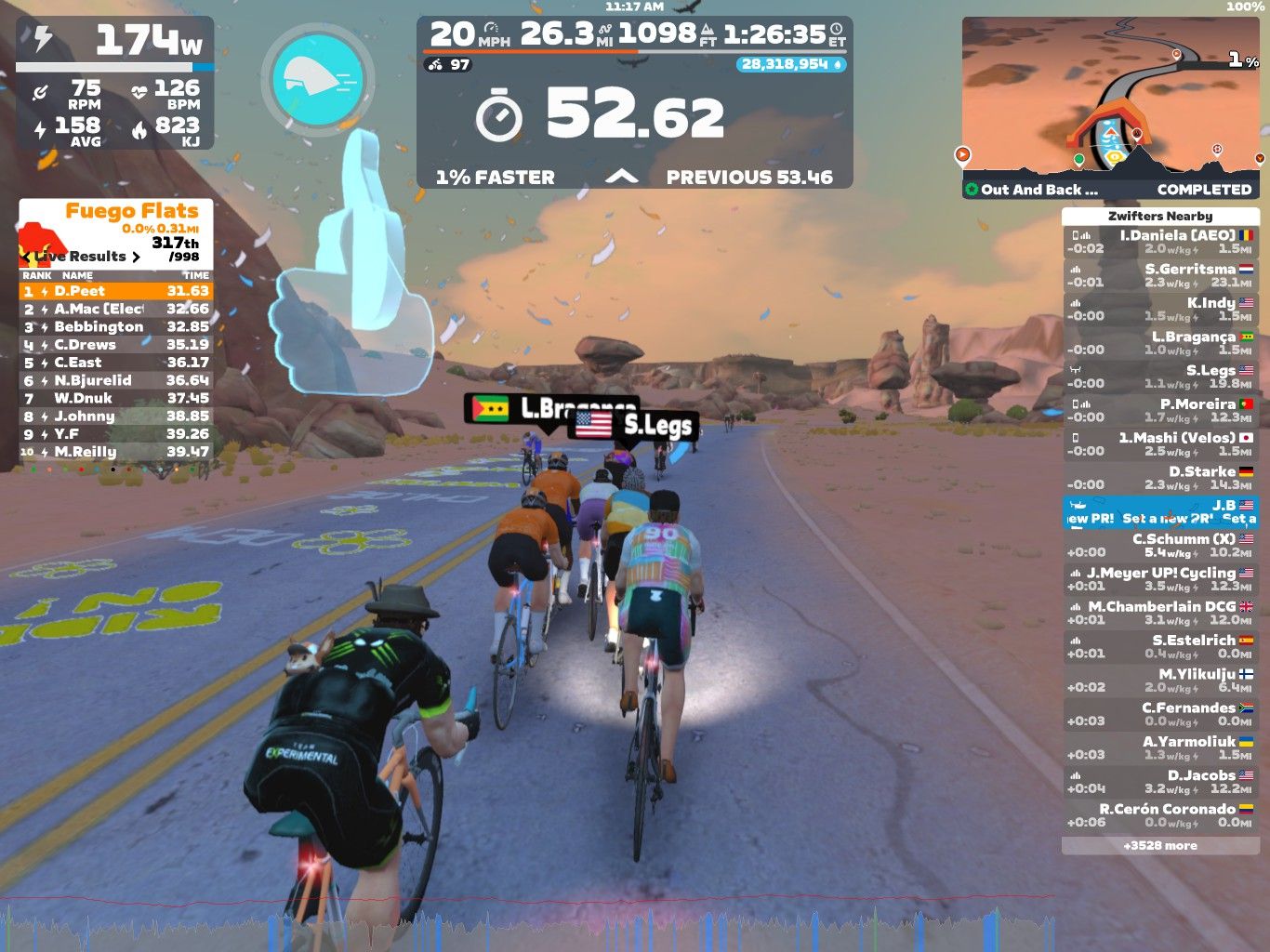Select M.Chamberlain DCG in the nearby list

pyautogui.click(x=1160, y=613)
